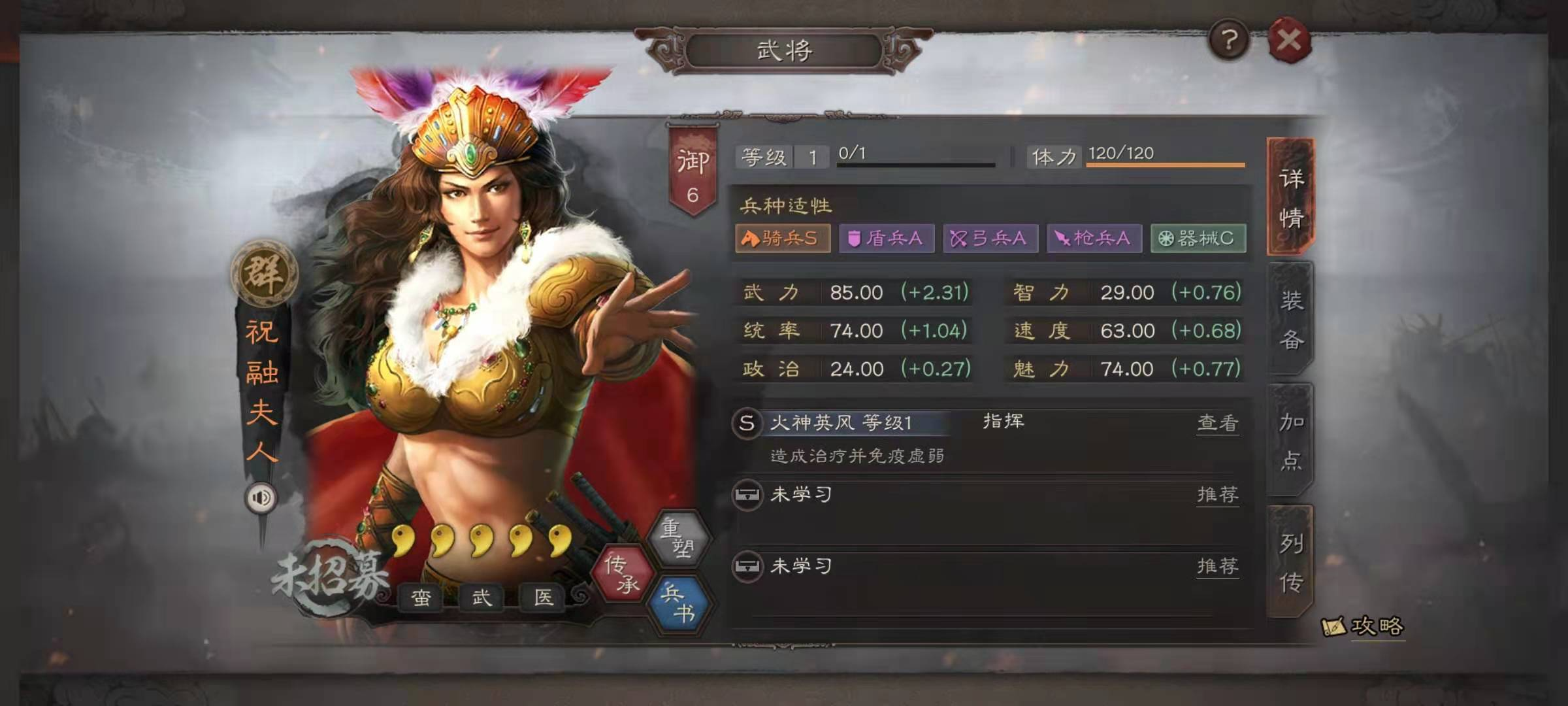The width and height of the screenshot is (1568, 706).
Task: Tap the 重塑 reshape hexagon button
Action: pos(678,537)
